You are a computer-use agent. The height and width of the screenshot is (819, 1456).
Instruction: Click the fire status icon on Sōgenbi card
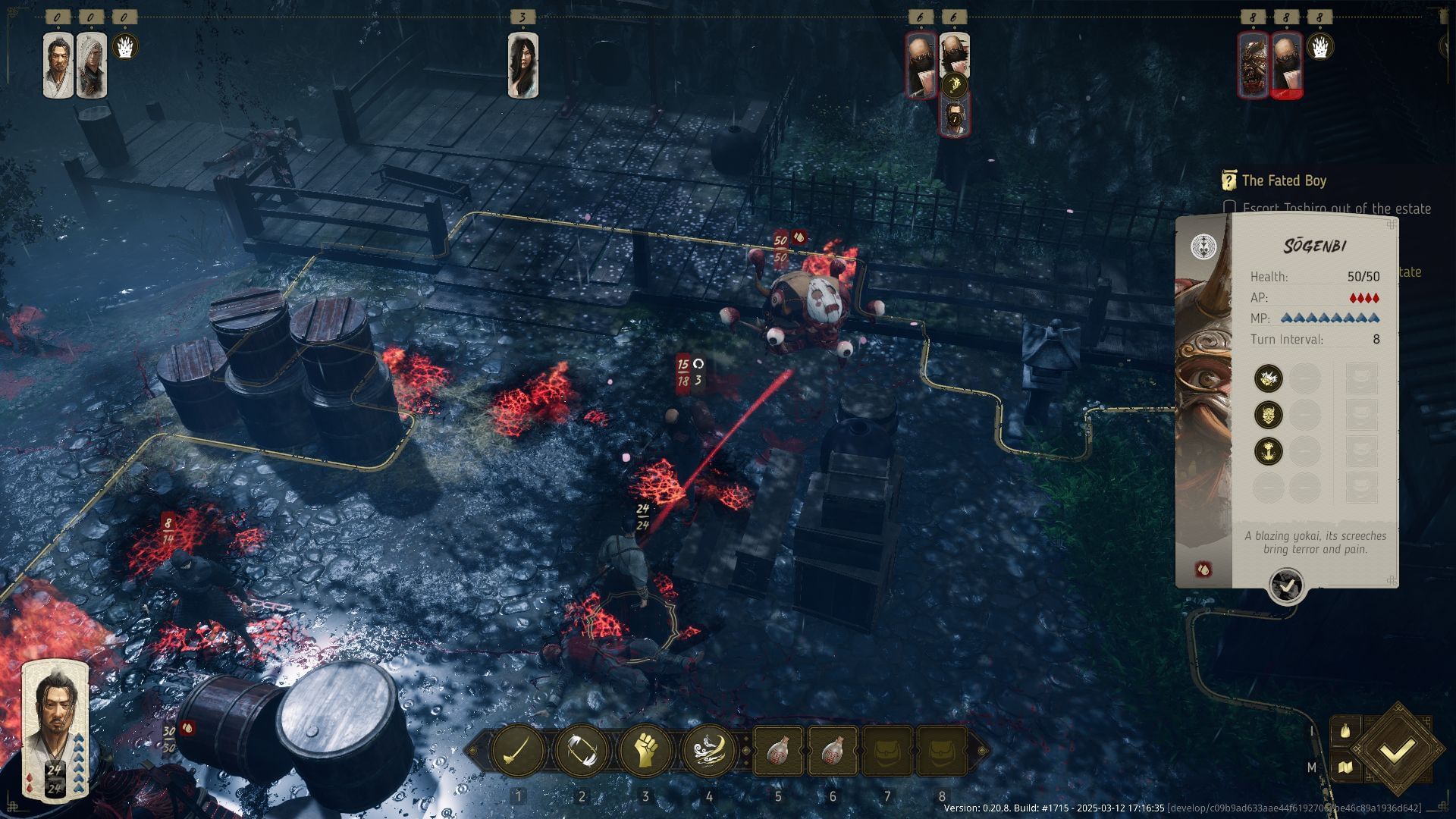[x=1203, y=569]
